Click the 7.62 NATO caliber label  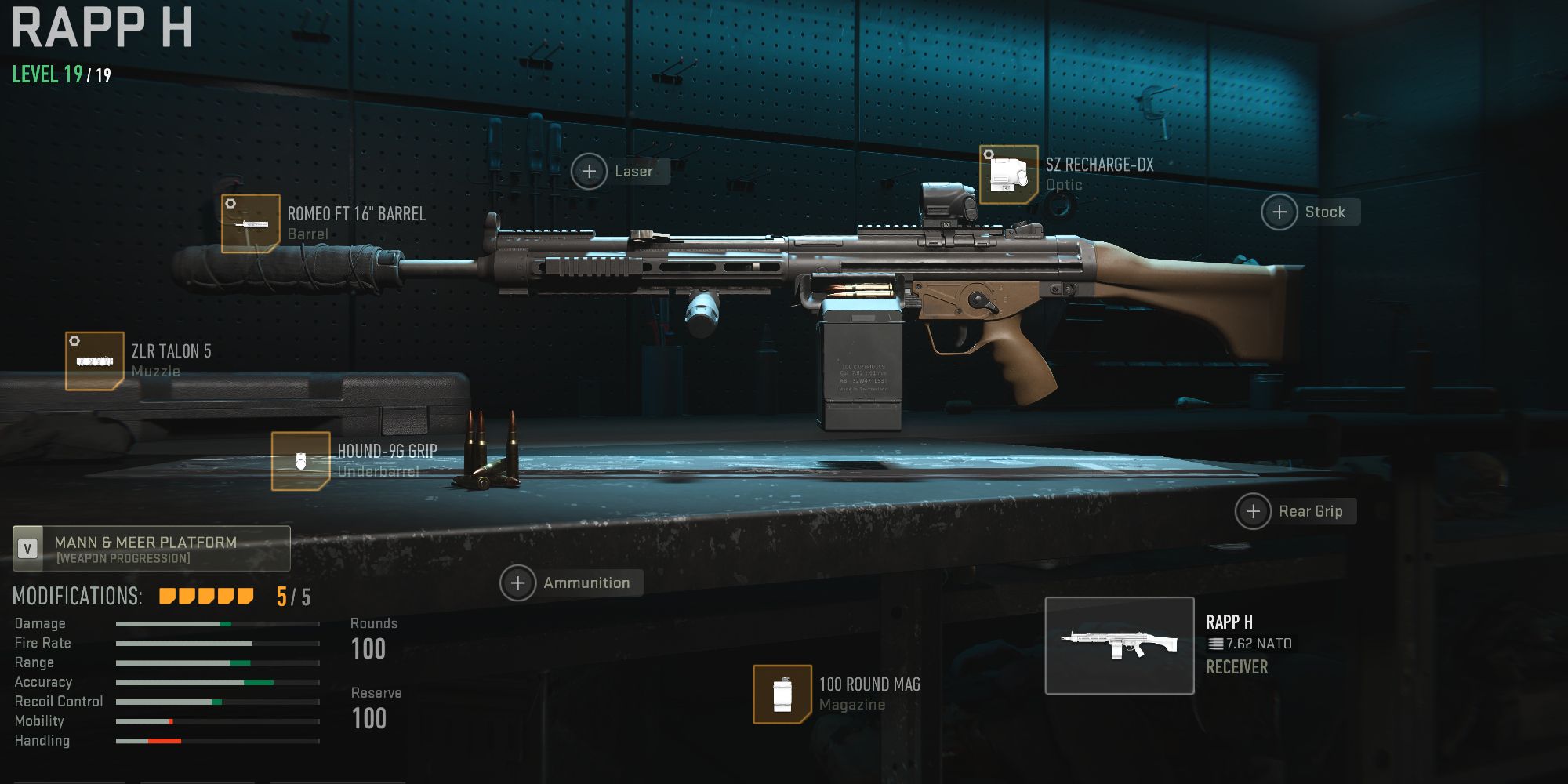click(x=1251, y=646)
